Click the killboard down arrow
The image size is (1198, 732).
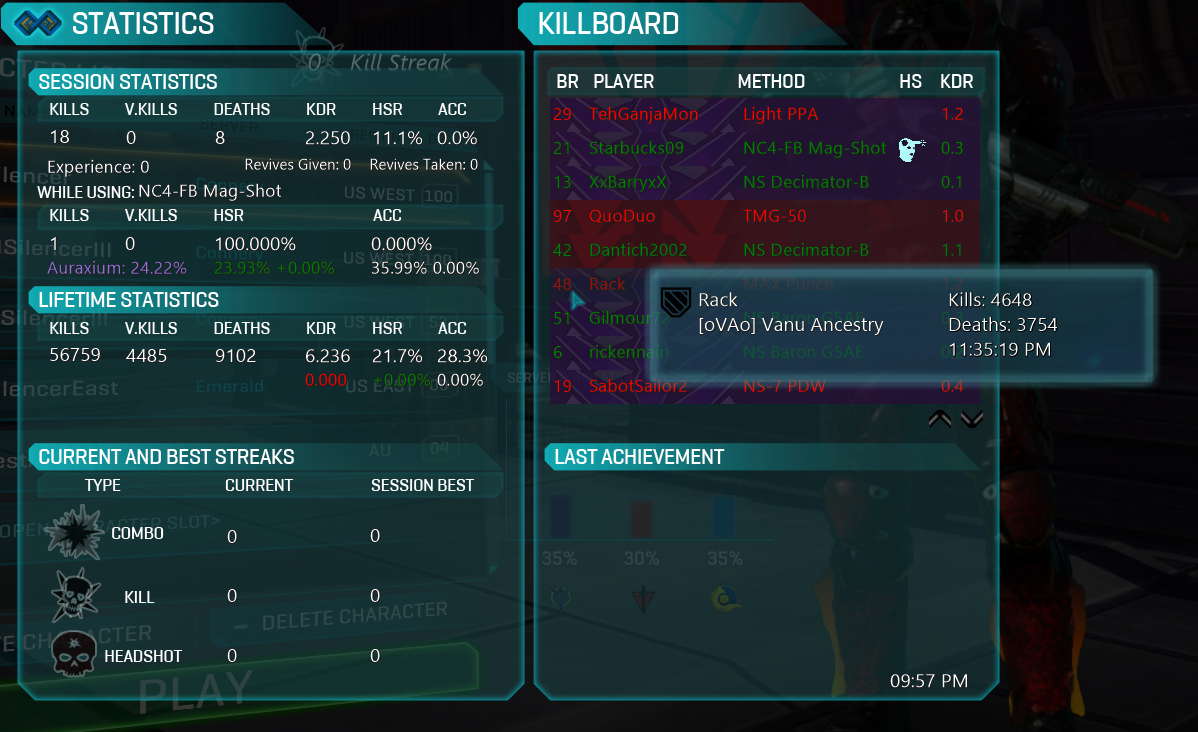pyautogui.click(x=972, y=419)
